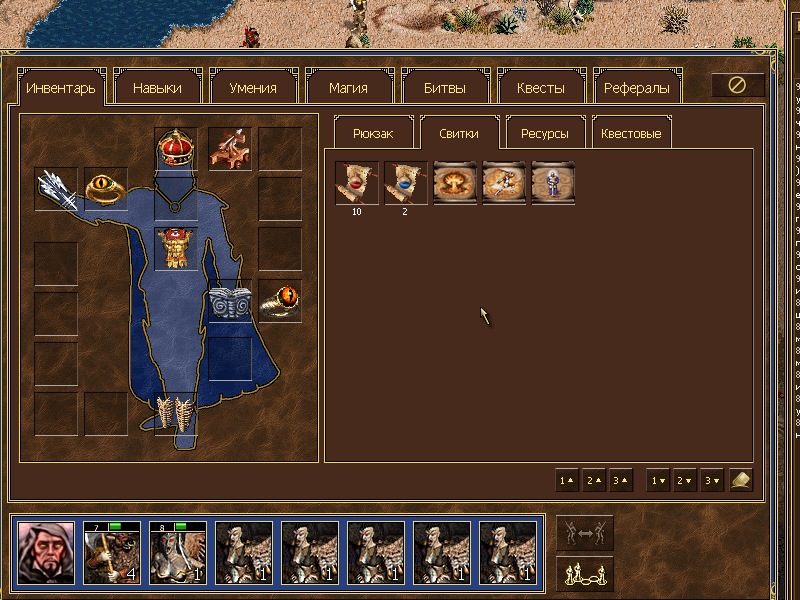
Task: Select the red scroll with count 10
Action: click(x=356, y=183)
